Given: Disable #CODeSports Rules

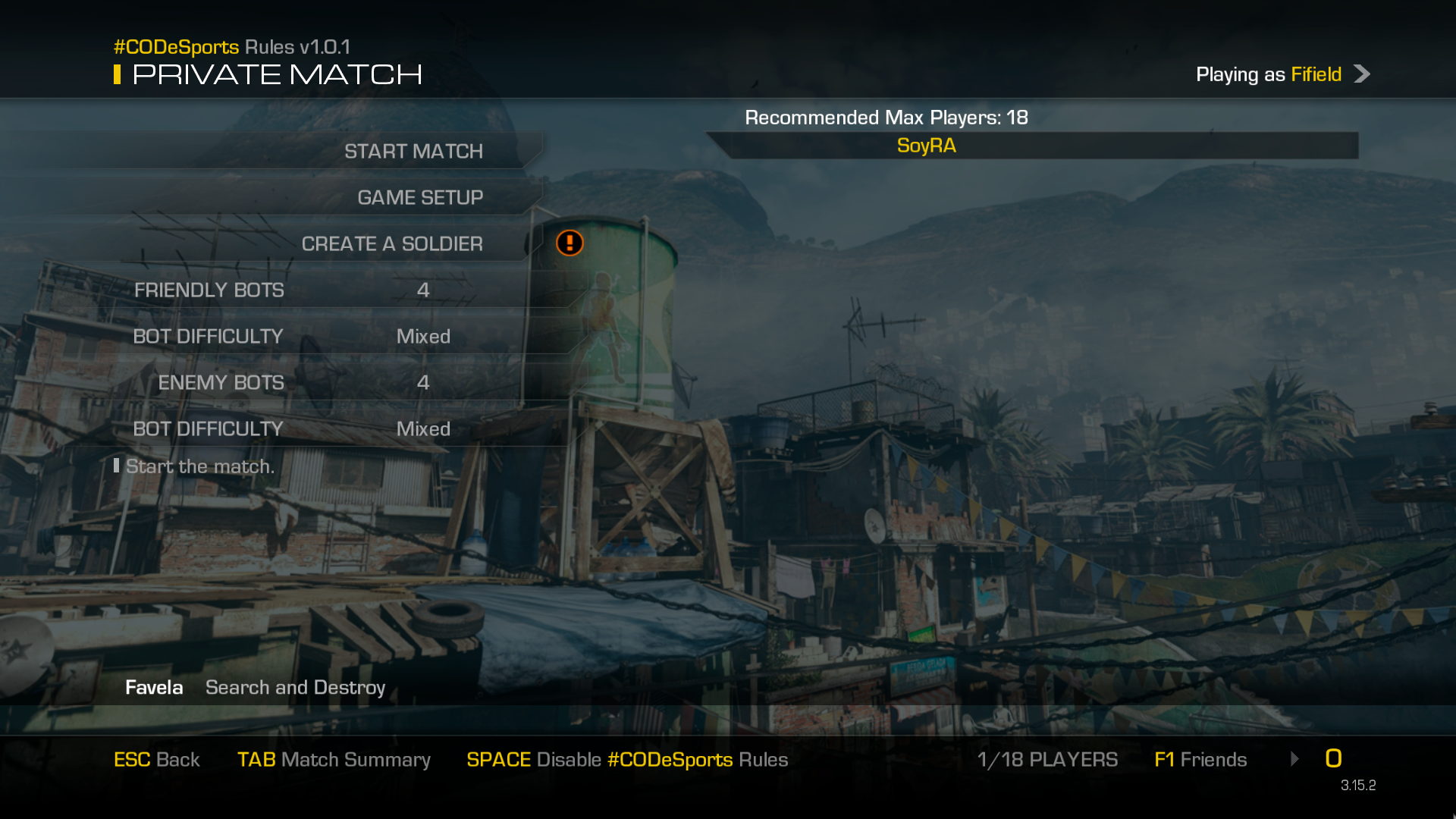Looking at the screenshot, I should tap(627, 759).
